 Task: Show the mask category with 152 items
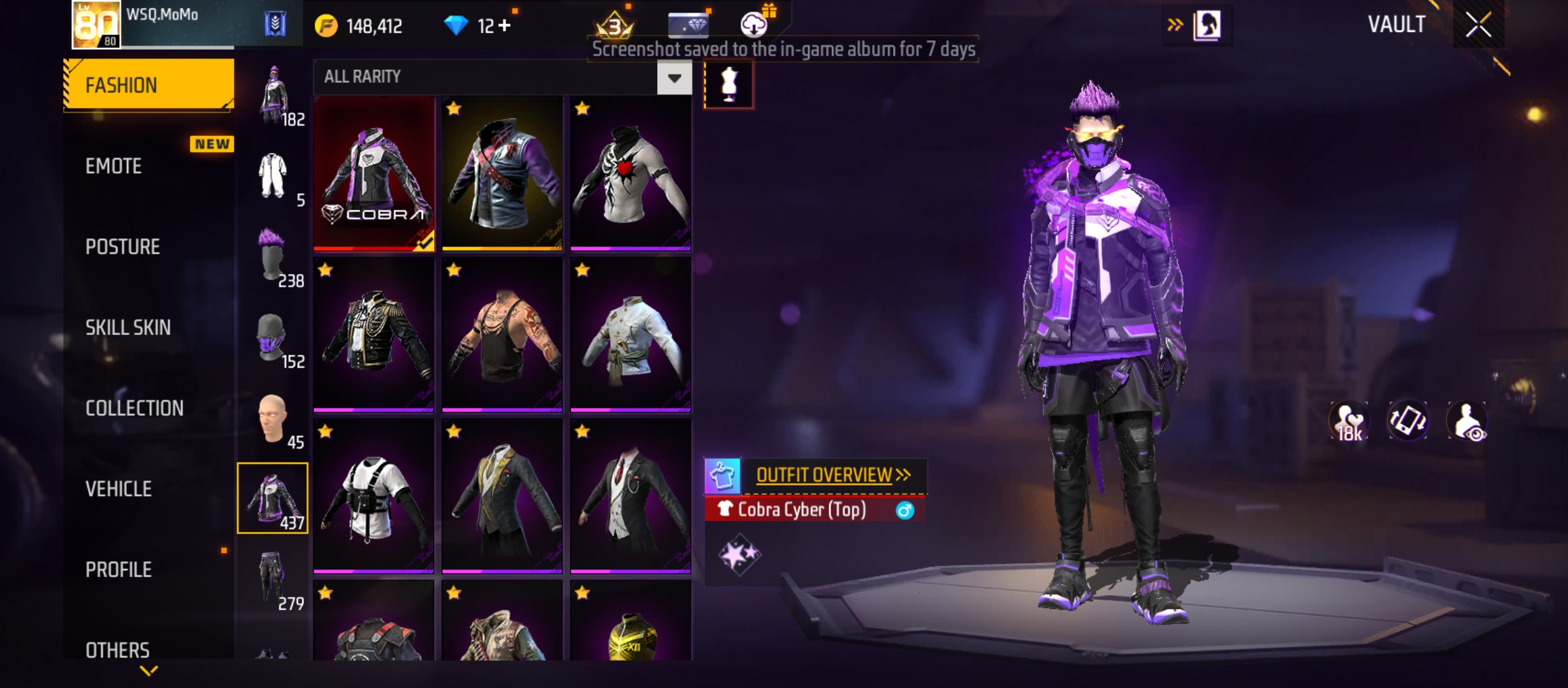pos(273,338)
